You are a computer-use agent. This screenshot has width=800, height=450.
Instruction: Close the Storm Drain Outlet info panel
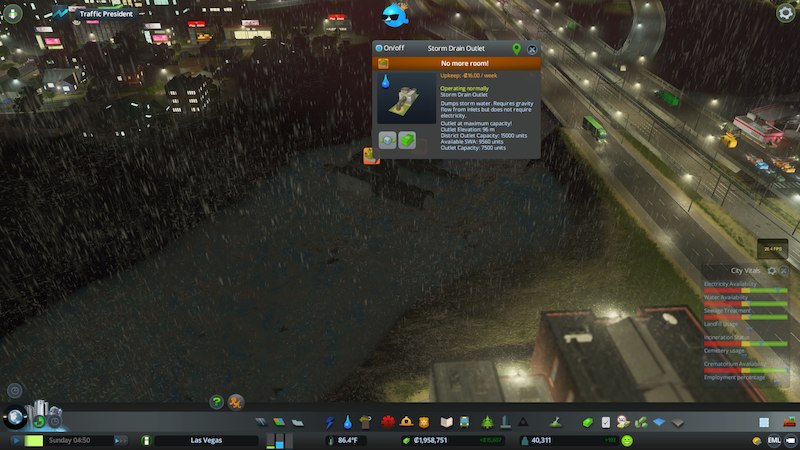tap(532, 48)
